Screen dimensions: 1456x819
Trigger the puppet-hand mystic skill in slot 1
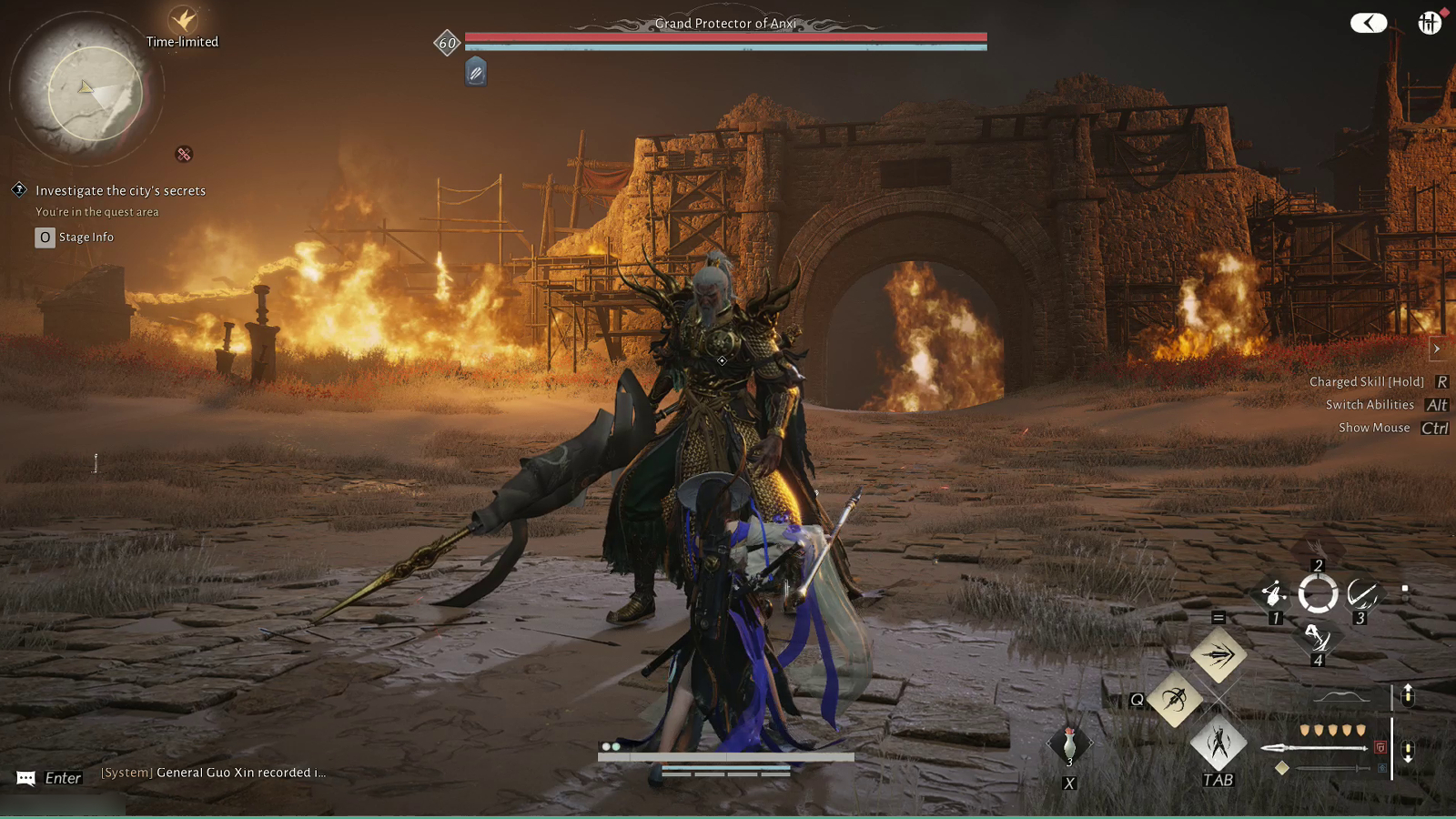[x=1273, y=594]
